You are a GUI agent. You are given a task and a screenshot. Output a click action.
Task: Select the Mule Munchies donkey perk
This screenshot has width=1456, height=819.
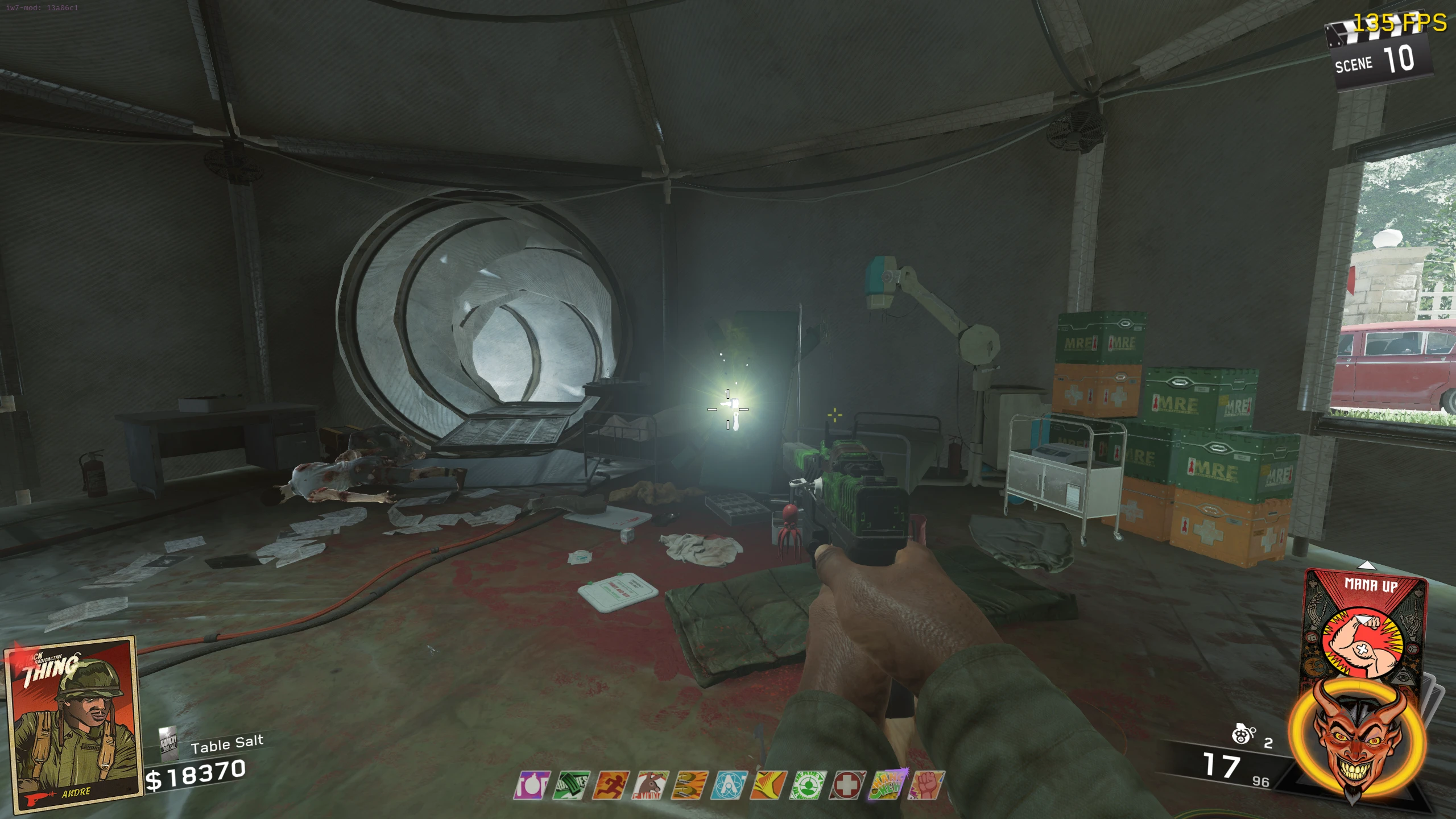pos(650,785)
